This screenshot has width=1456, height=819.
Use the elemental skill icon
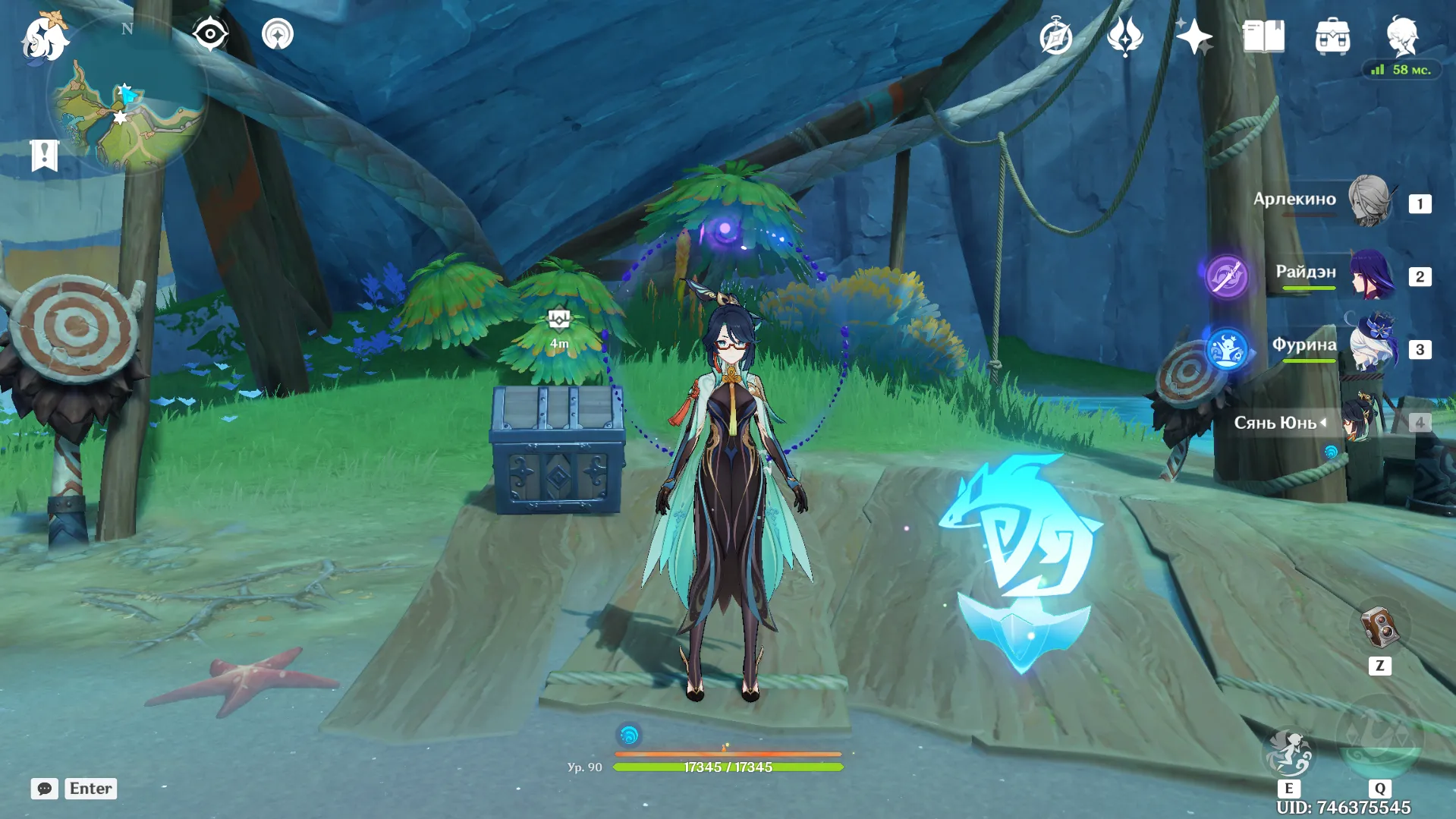tap(1288, 752)
